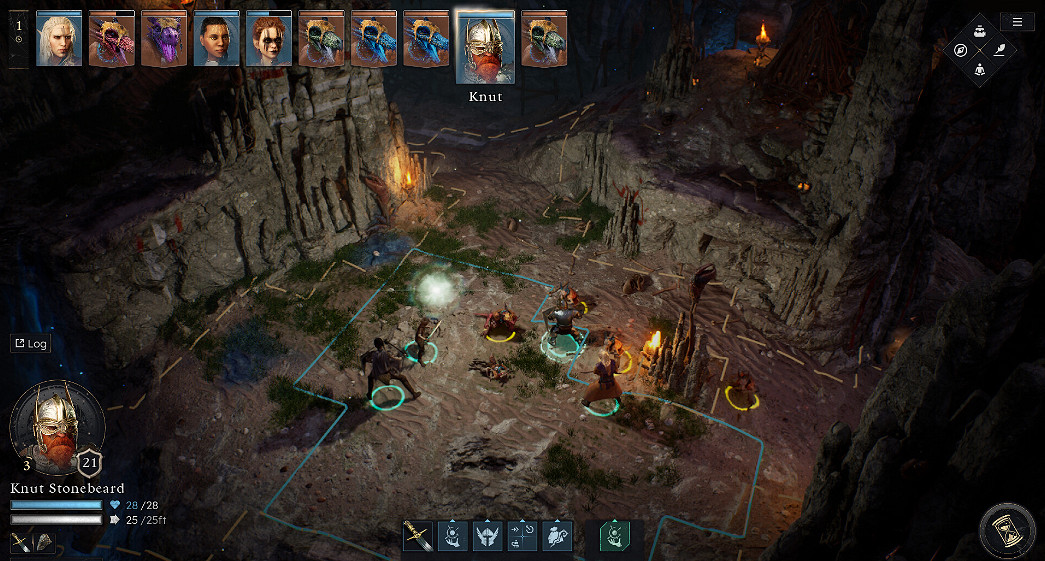Select the dark-haired man initiative portrait
The width and height of the screenshot is (1045, 561).
216,39
